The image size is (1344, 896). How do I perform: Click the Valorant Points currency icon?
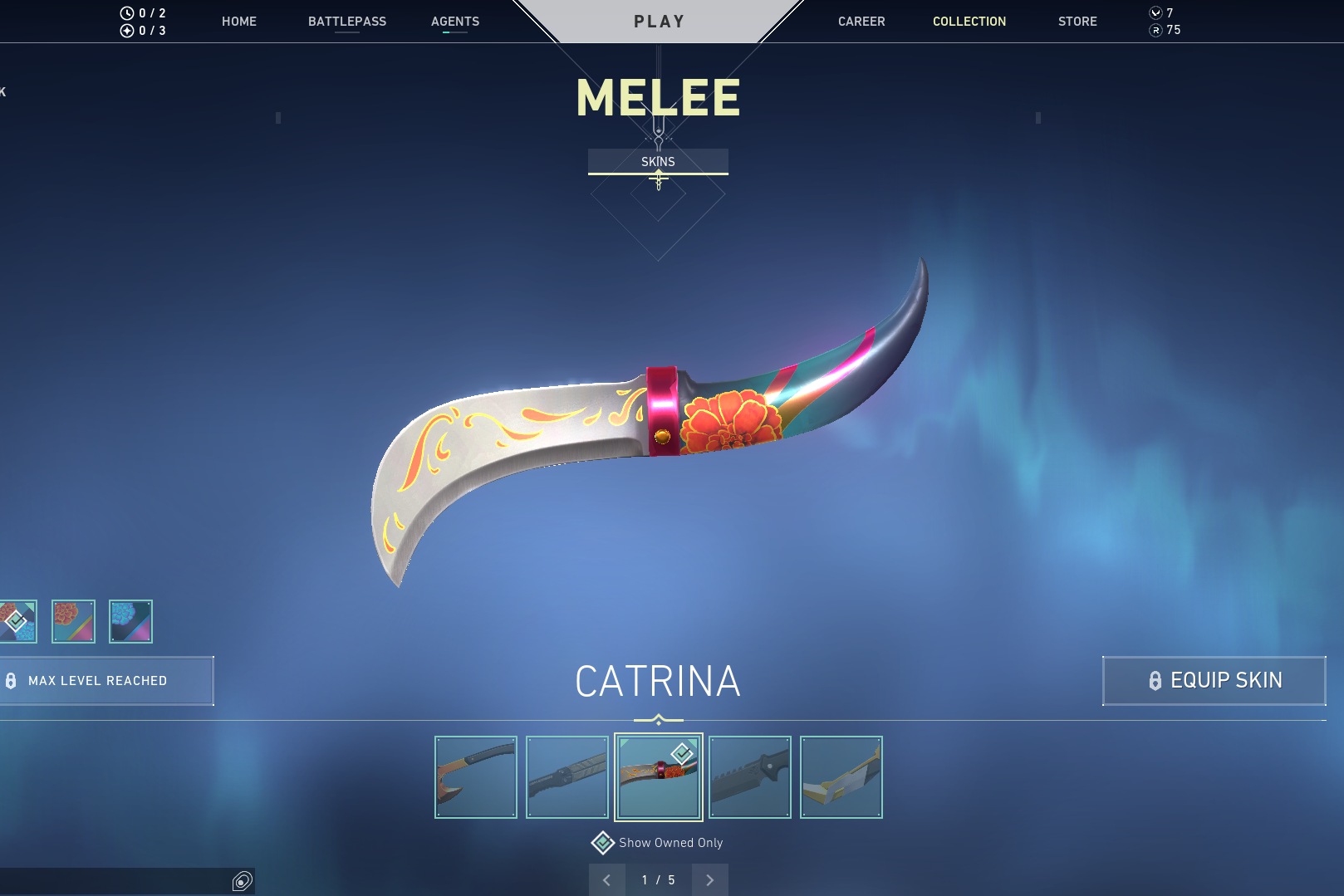pyautogui.click(x=1155, y=13)
